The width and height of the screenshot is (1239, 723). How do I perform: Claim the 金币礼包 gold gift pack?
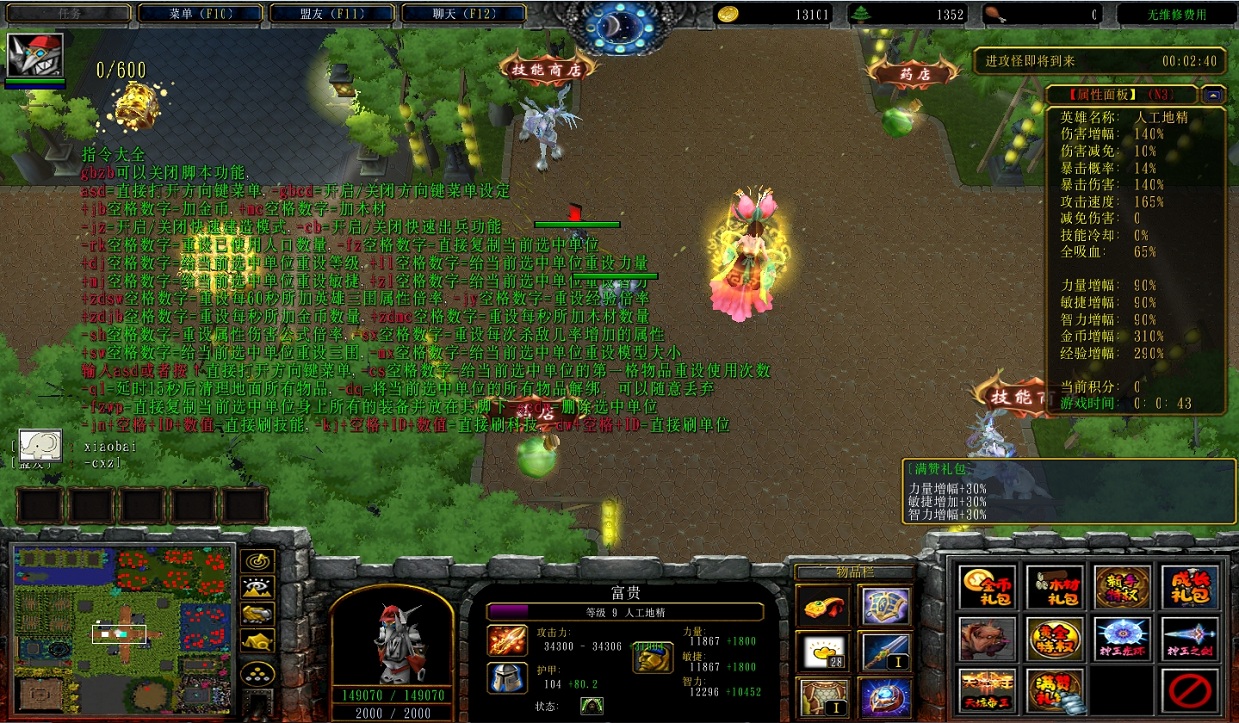coord(988,587)
